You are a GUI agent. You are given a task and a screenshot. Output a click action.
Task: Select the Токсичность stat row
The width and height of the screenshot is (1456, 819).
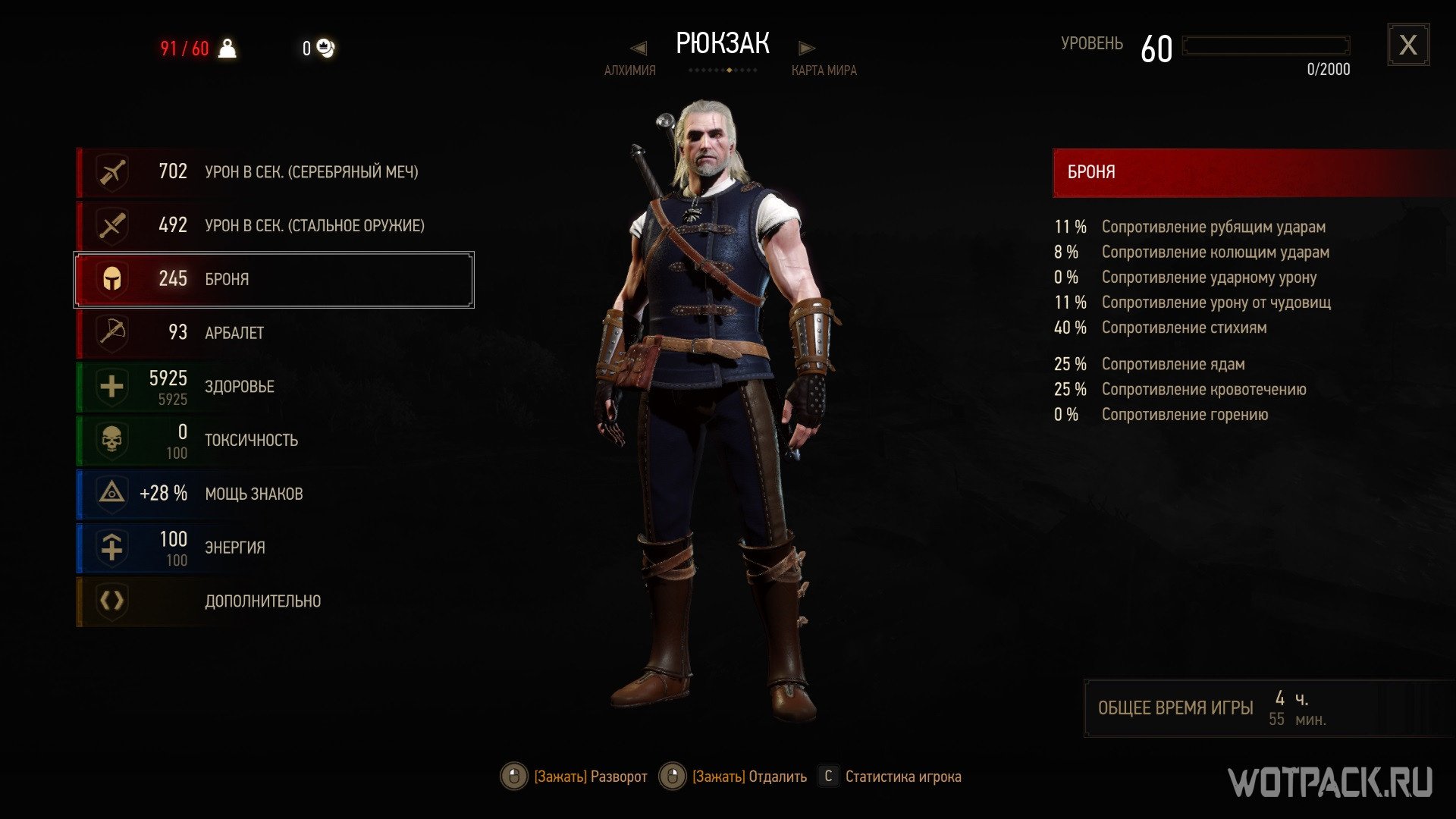[273, 441]
